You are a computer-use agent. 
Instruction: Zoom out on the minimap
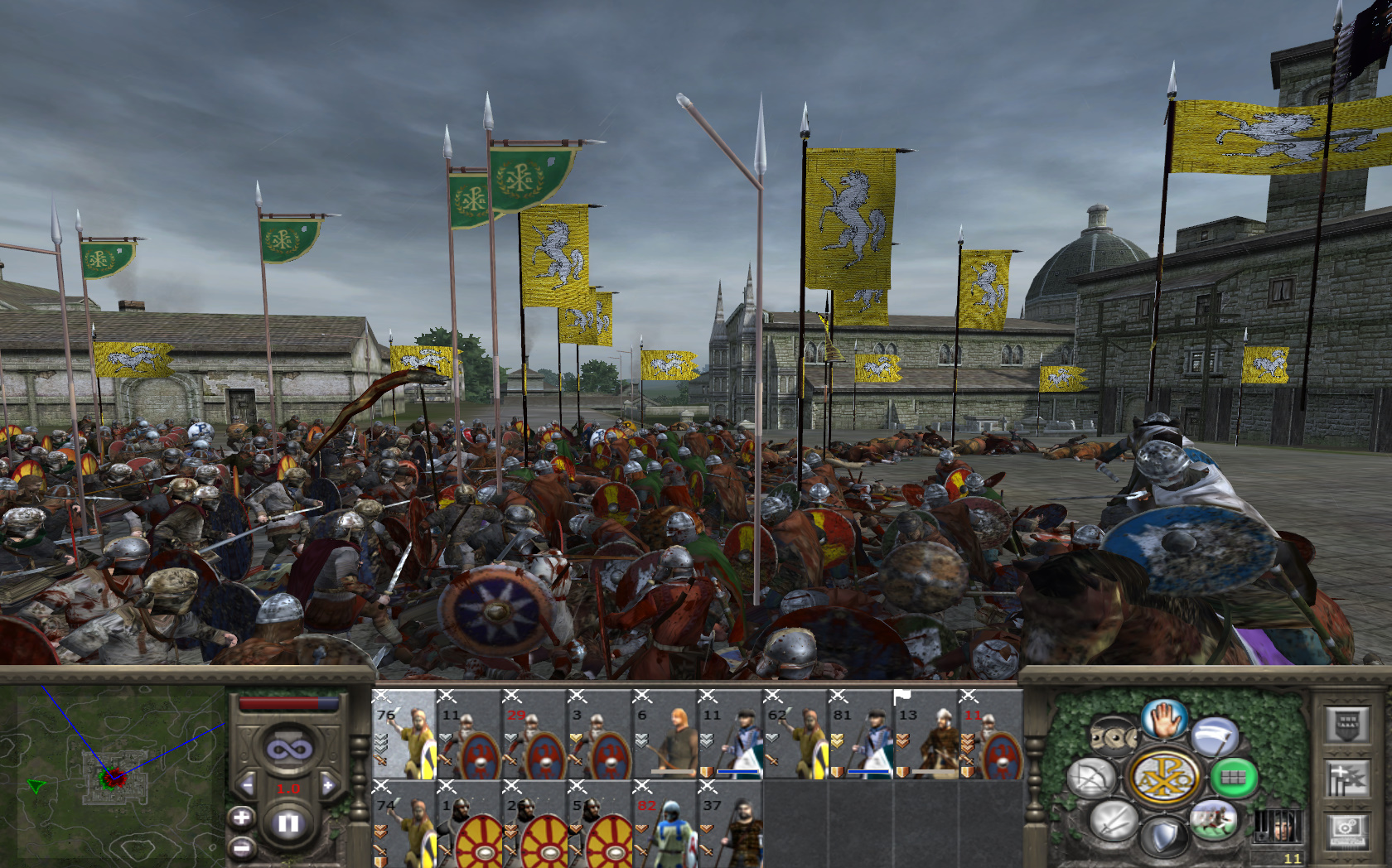coord(241,848)
